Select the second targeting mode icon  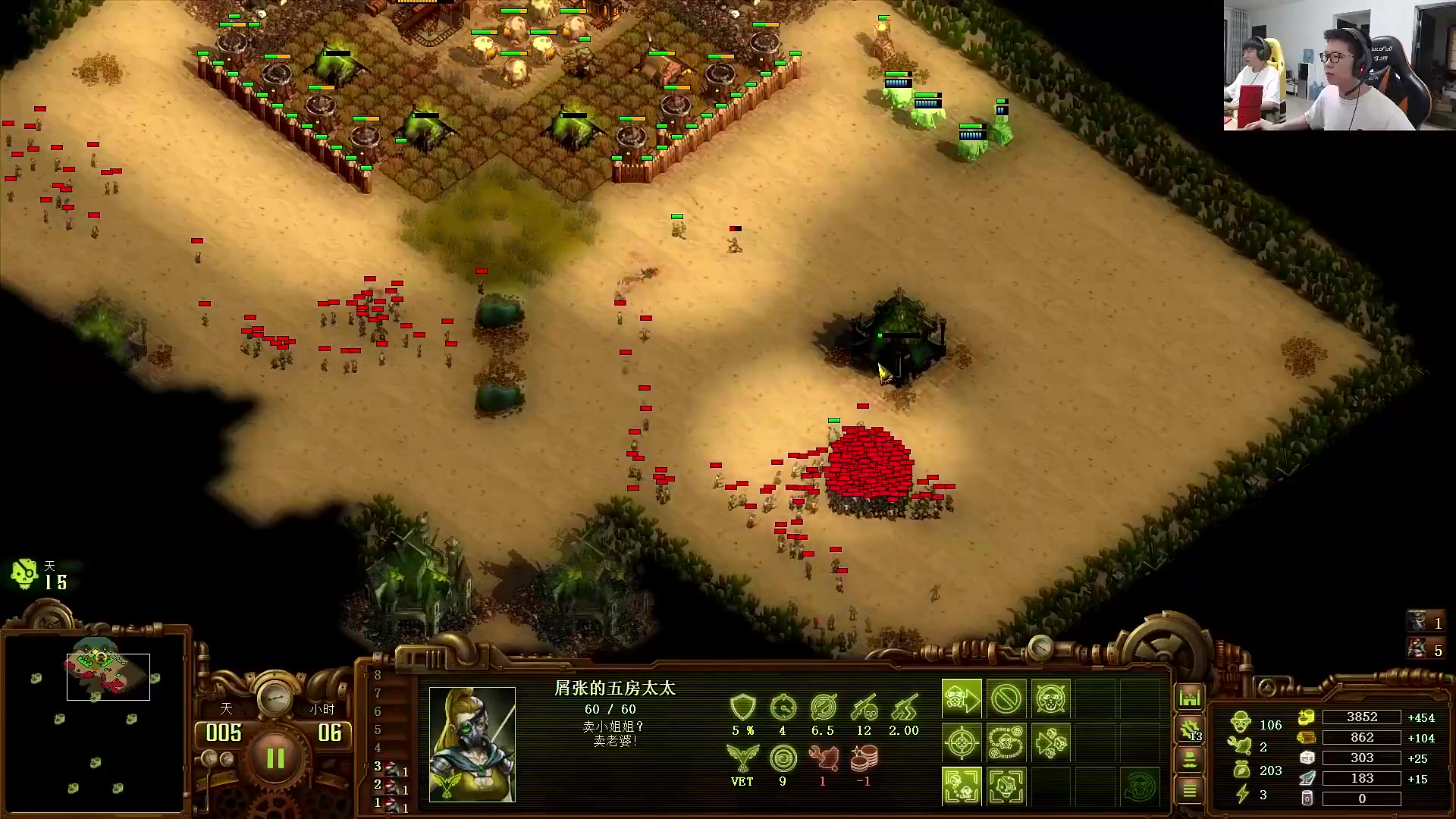[1006, 786]
